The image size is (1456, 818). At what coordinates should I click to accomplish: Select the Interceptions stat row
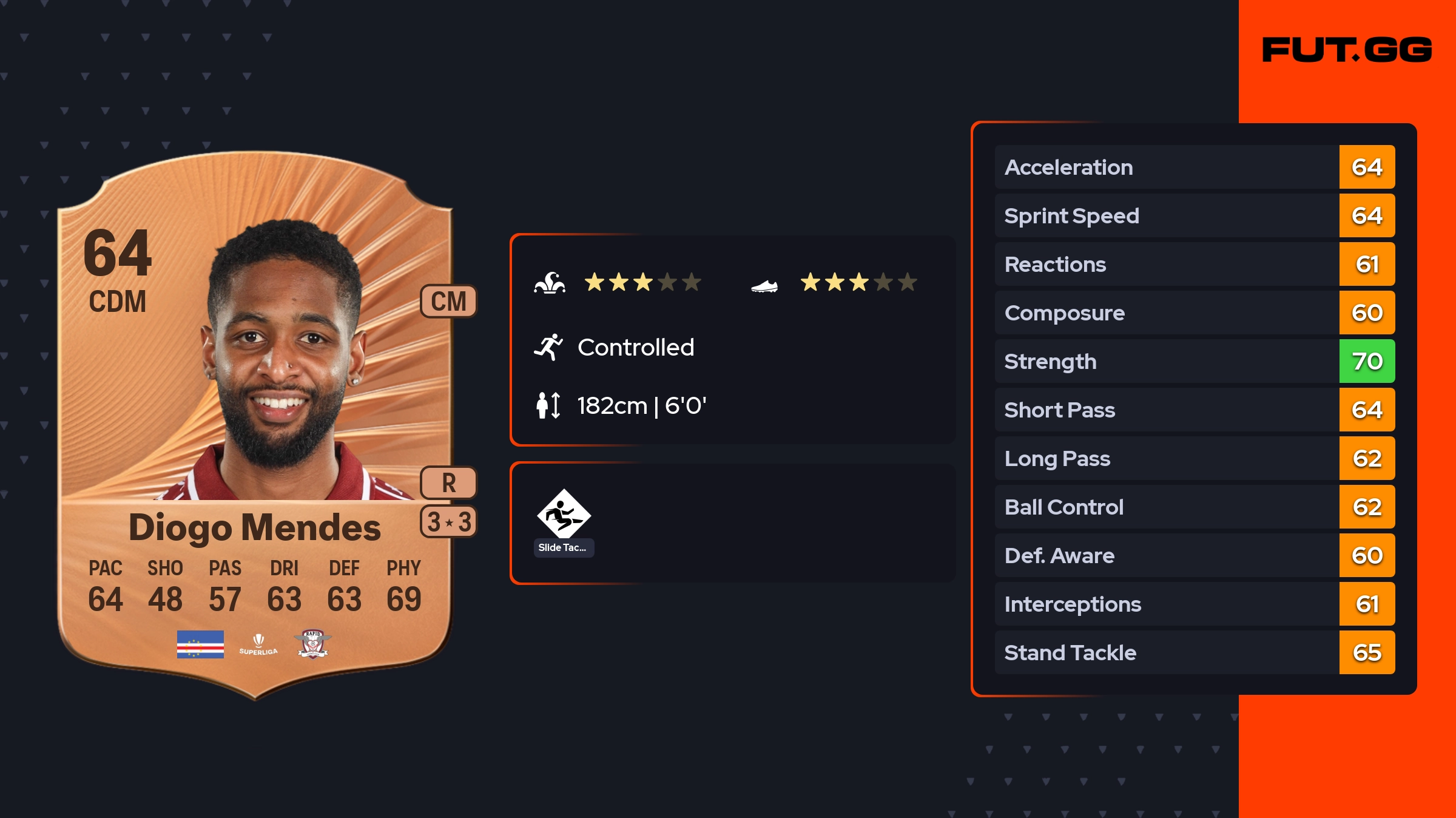tap(1194, 604)
